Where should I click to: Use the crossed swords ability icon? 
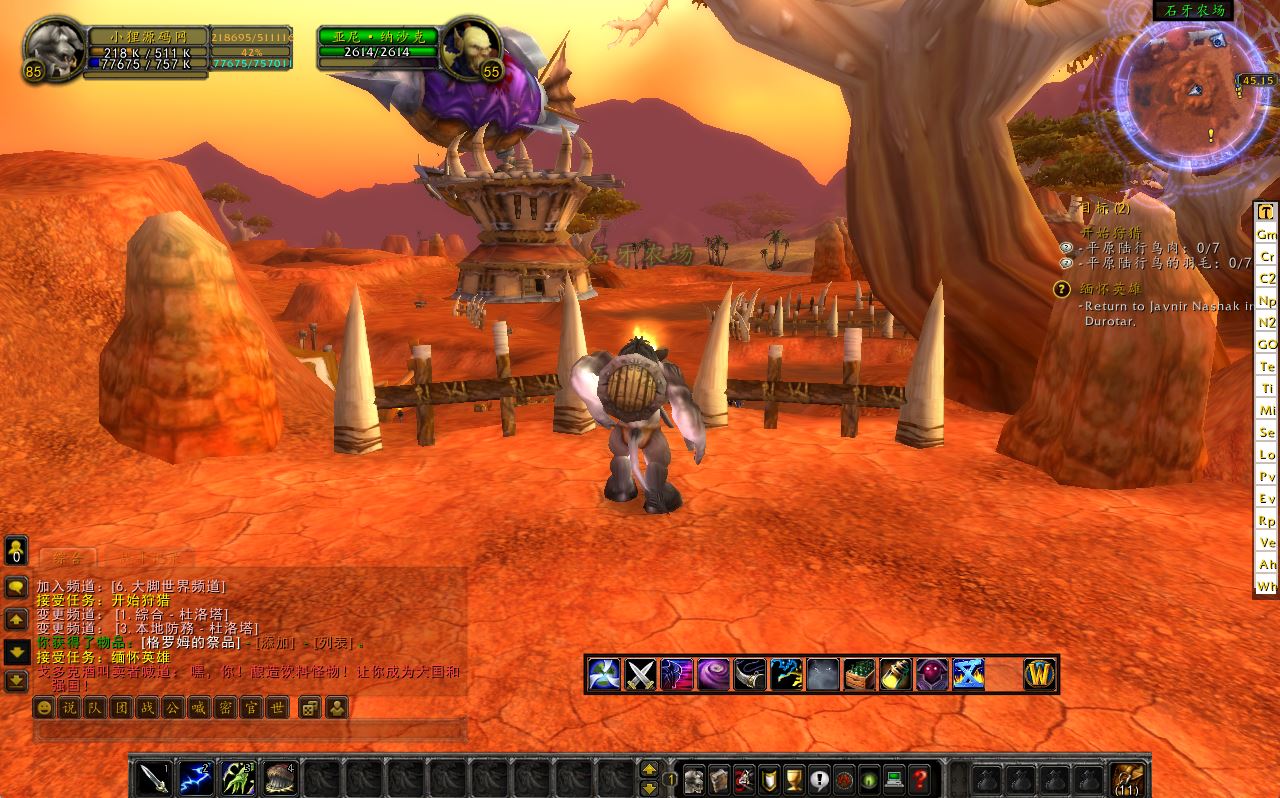tap(640, 674)
